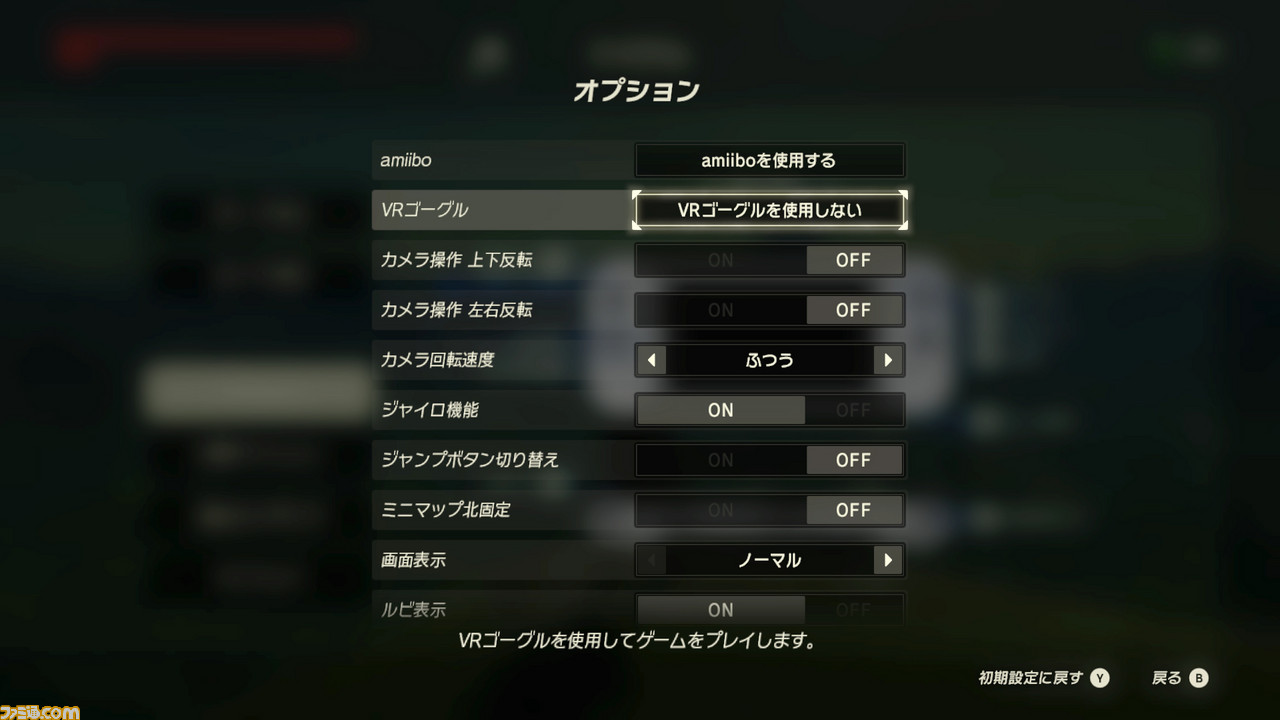The image size is (1280, 720).
Task: Click the left arrow icon beside ふつう
Action: (650, 360)
